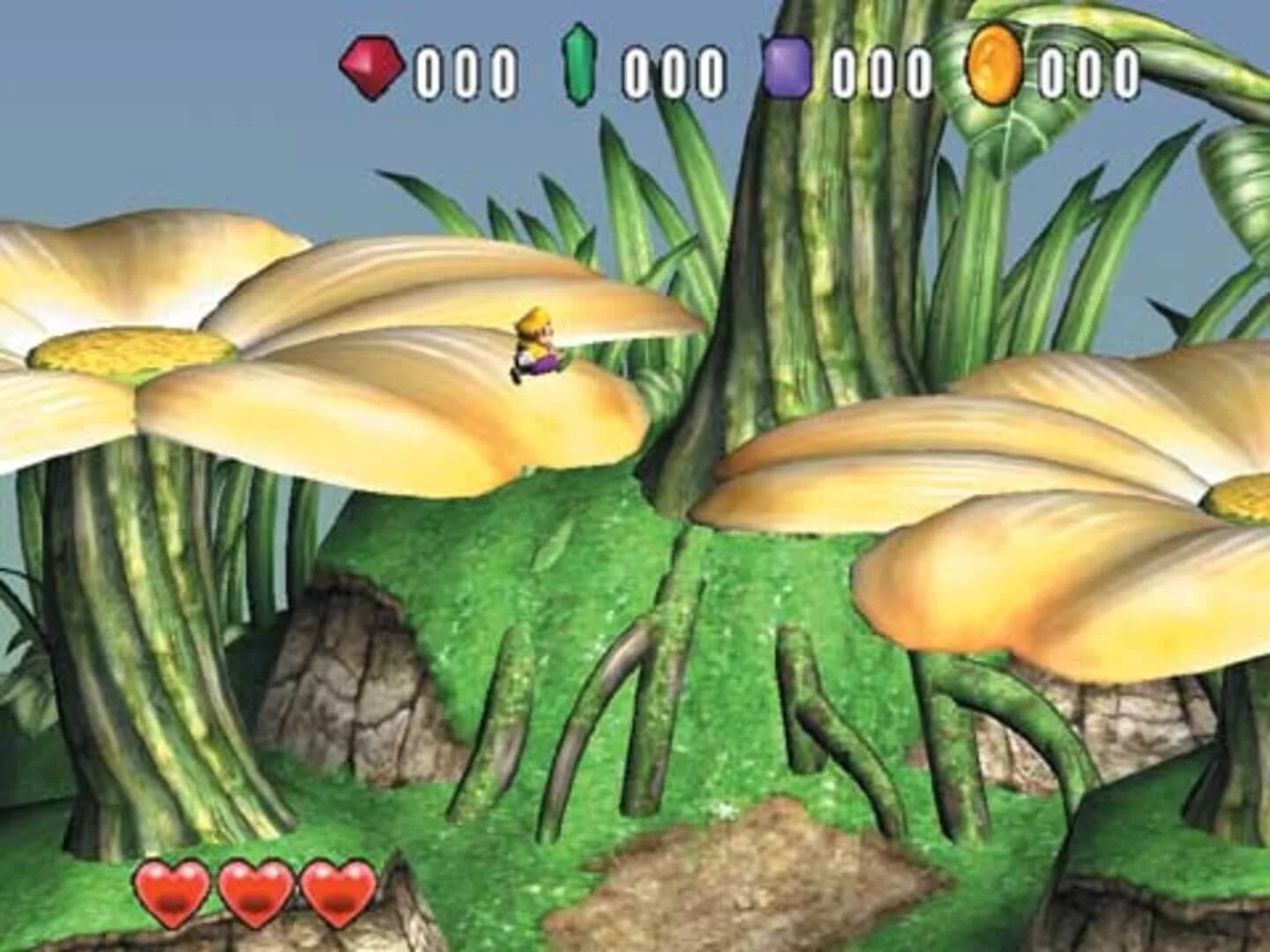Click the Wario character sprite

click(536, 346)
